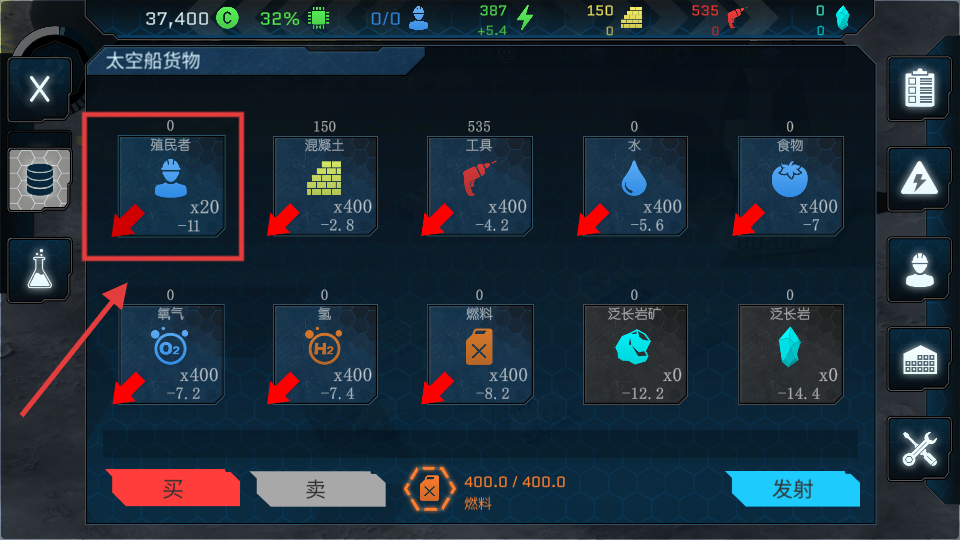
Task: Select the 泛长岩 crystal cargo tile
Action: (x=789, y=354)
